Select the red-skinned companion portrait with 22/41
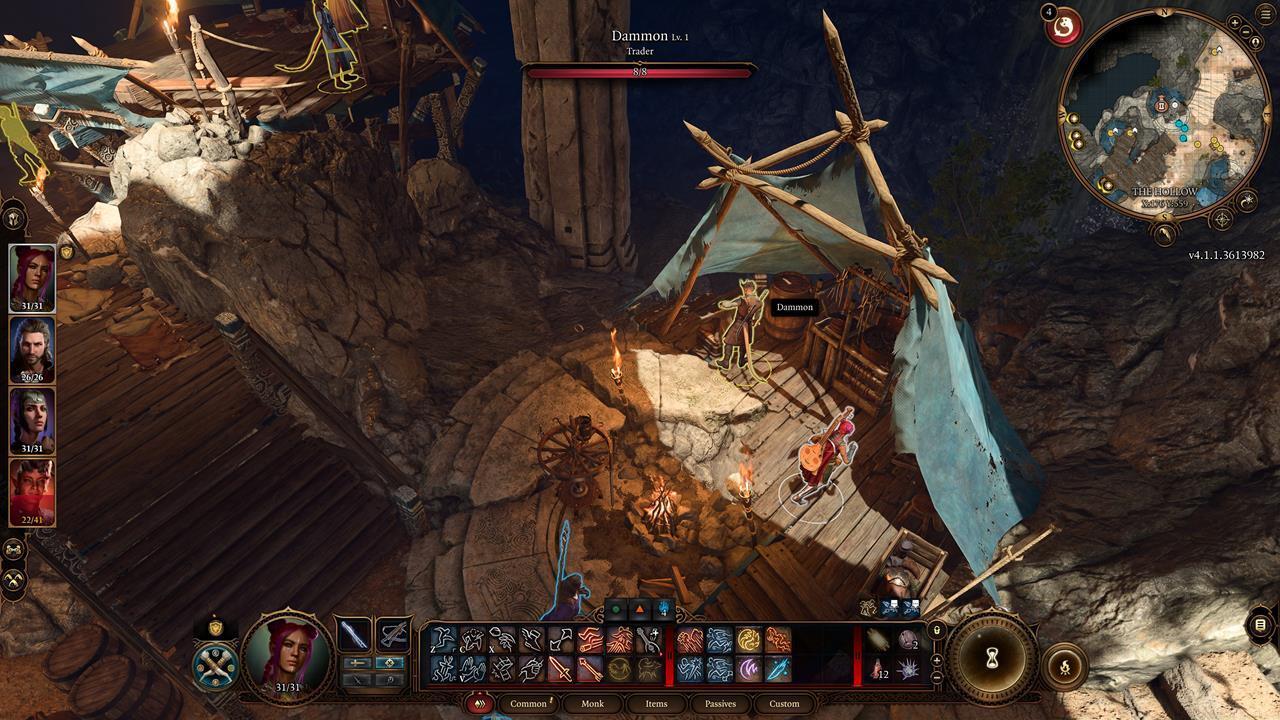The height and width of the screenshot is (720, 1280). point(32,492)
